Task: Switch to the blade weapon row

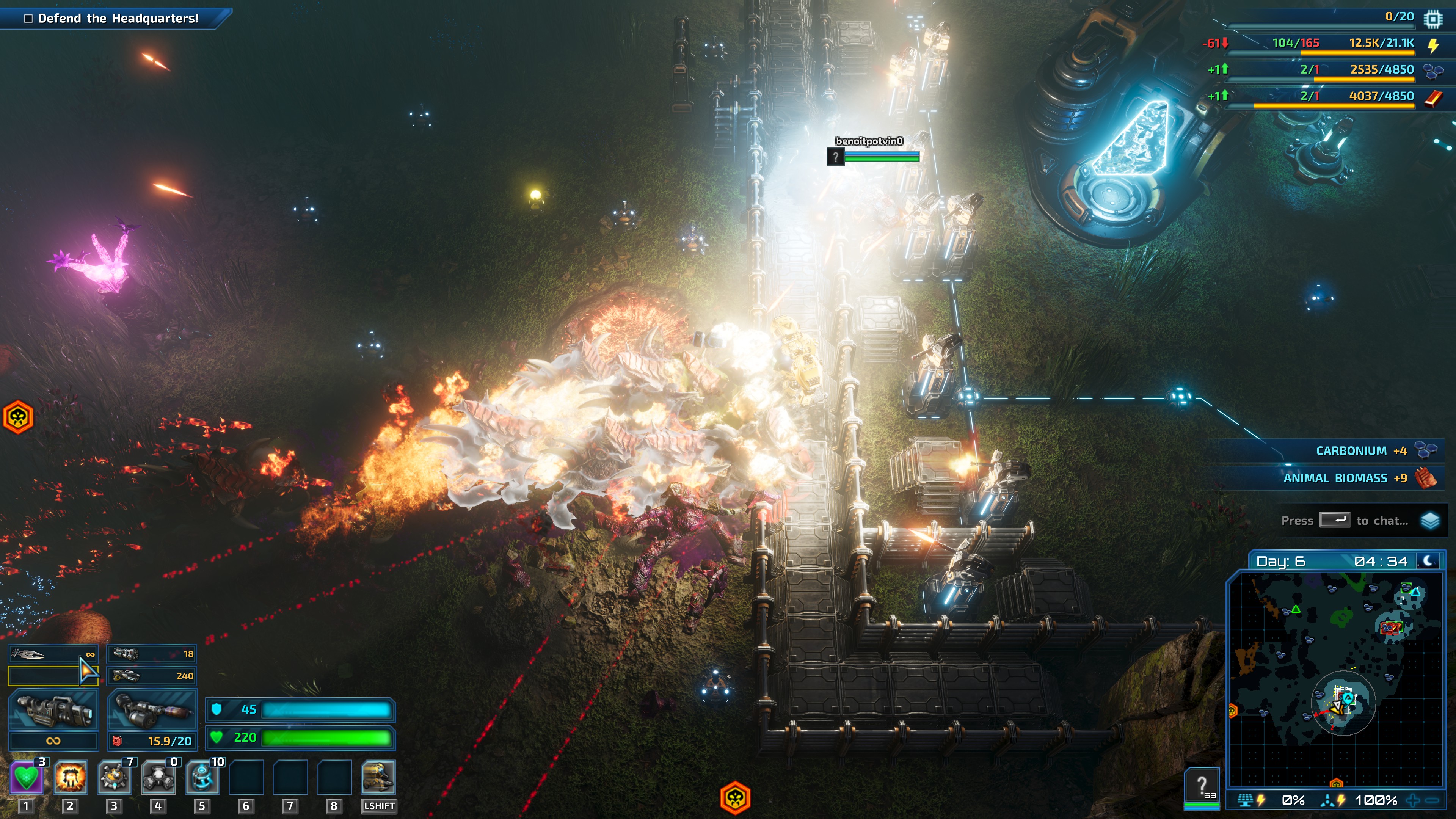Action: point(53,654)
